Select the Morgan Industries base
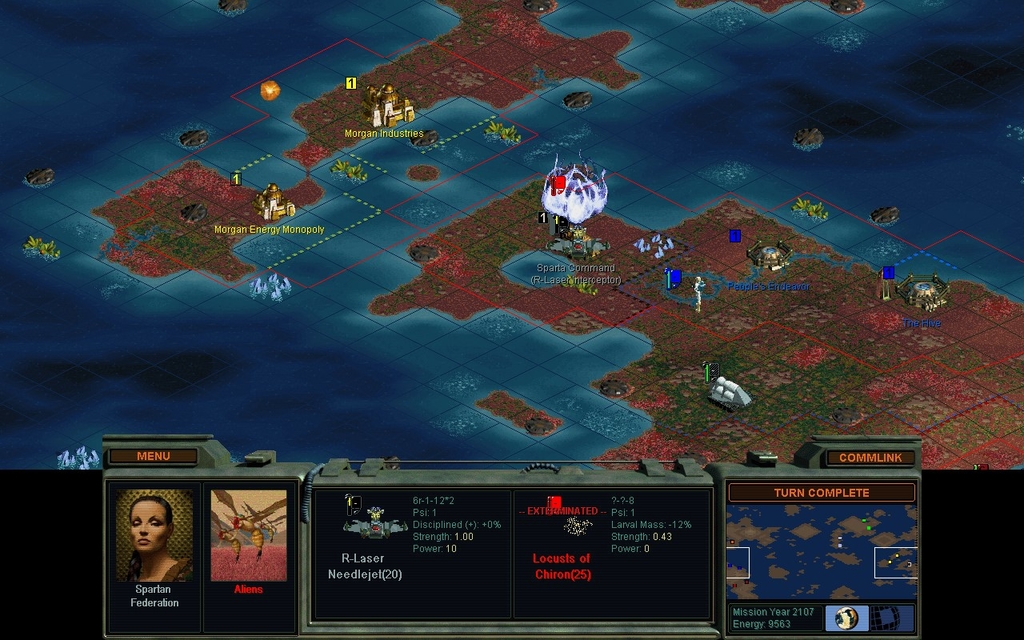The image size is (1024, 640). pyautogui.click(x=387, y=105)
